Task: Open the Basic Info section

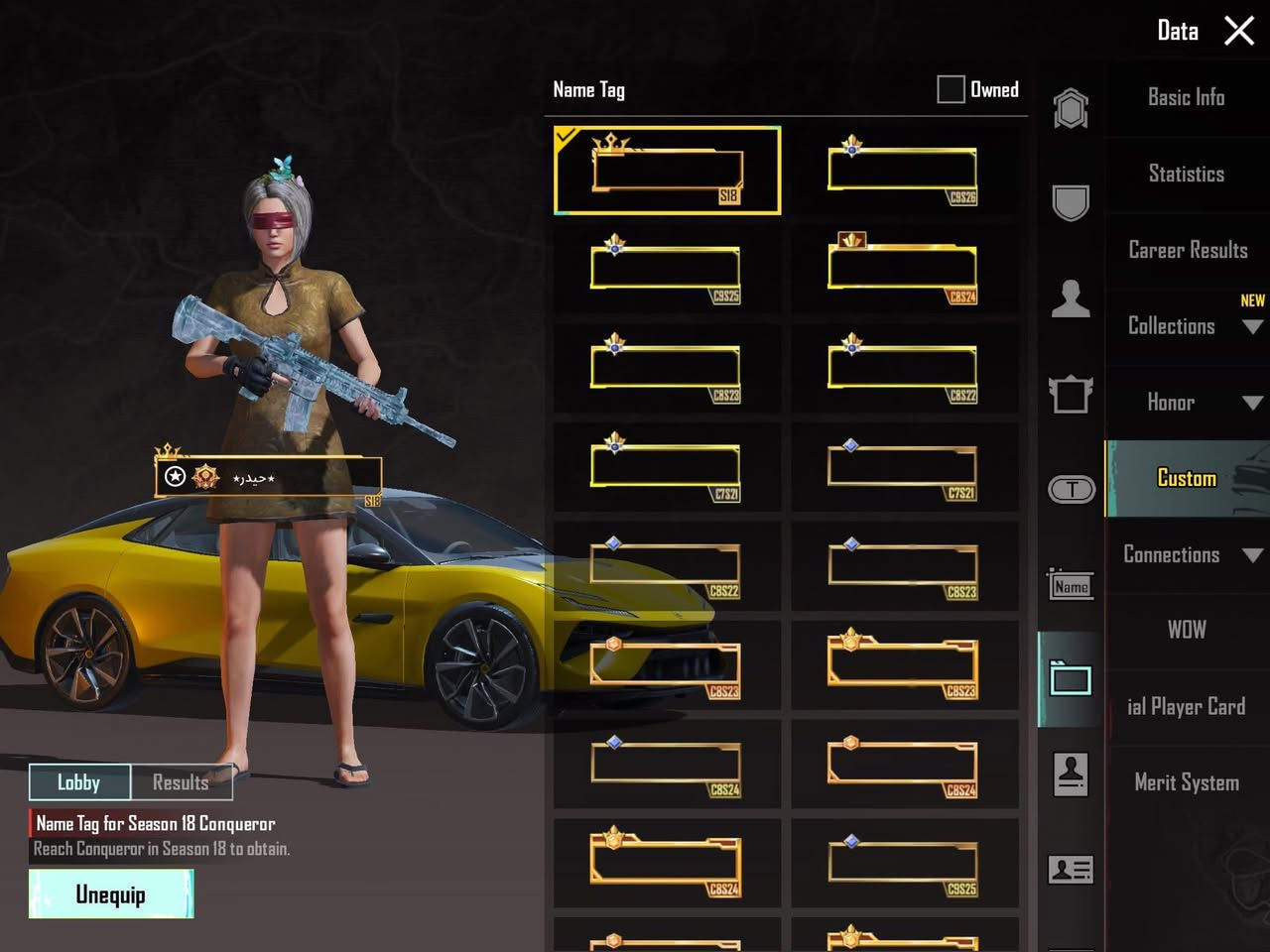Action: pos(1186,97)
